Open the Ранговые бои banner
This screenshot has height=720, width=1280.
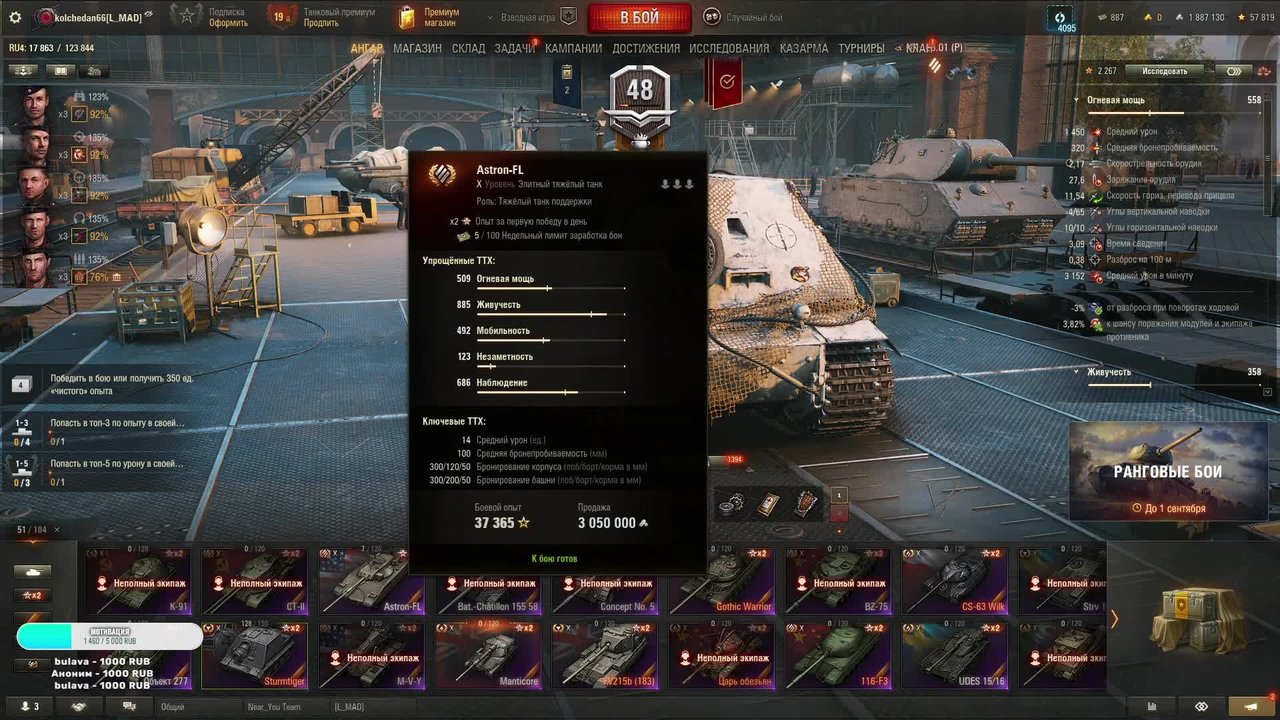(x=1168, y=472)
